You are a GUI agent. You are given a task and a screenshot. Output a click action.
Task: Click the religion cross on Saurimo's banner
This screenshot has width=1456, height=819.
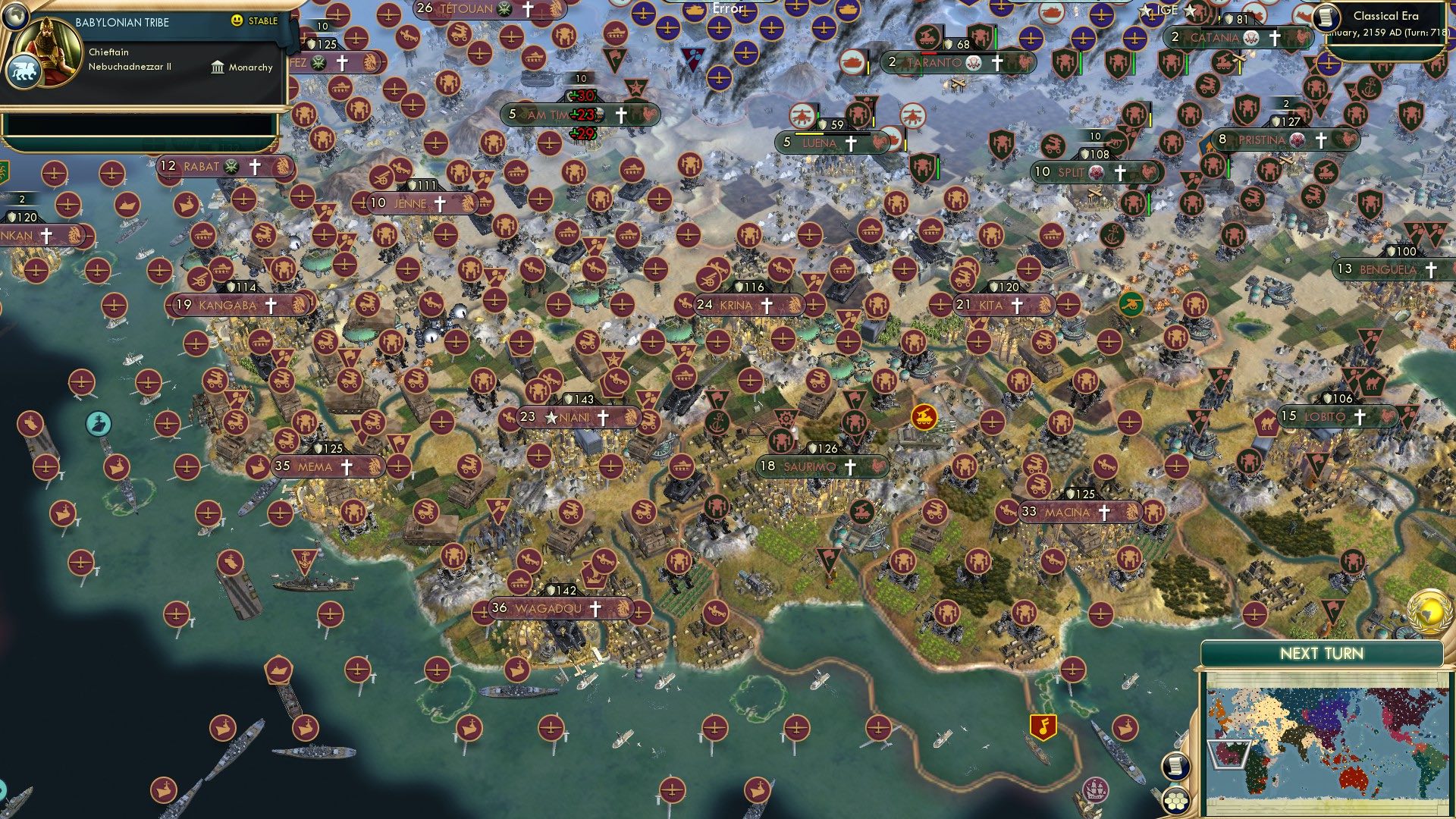click(x=850, y=467)
